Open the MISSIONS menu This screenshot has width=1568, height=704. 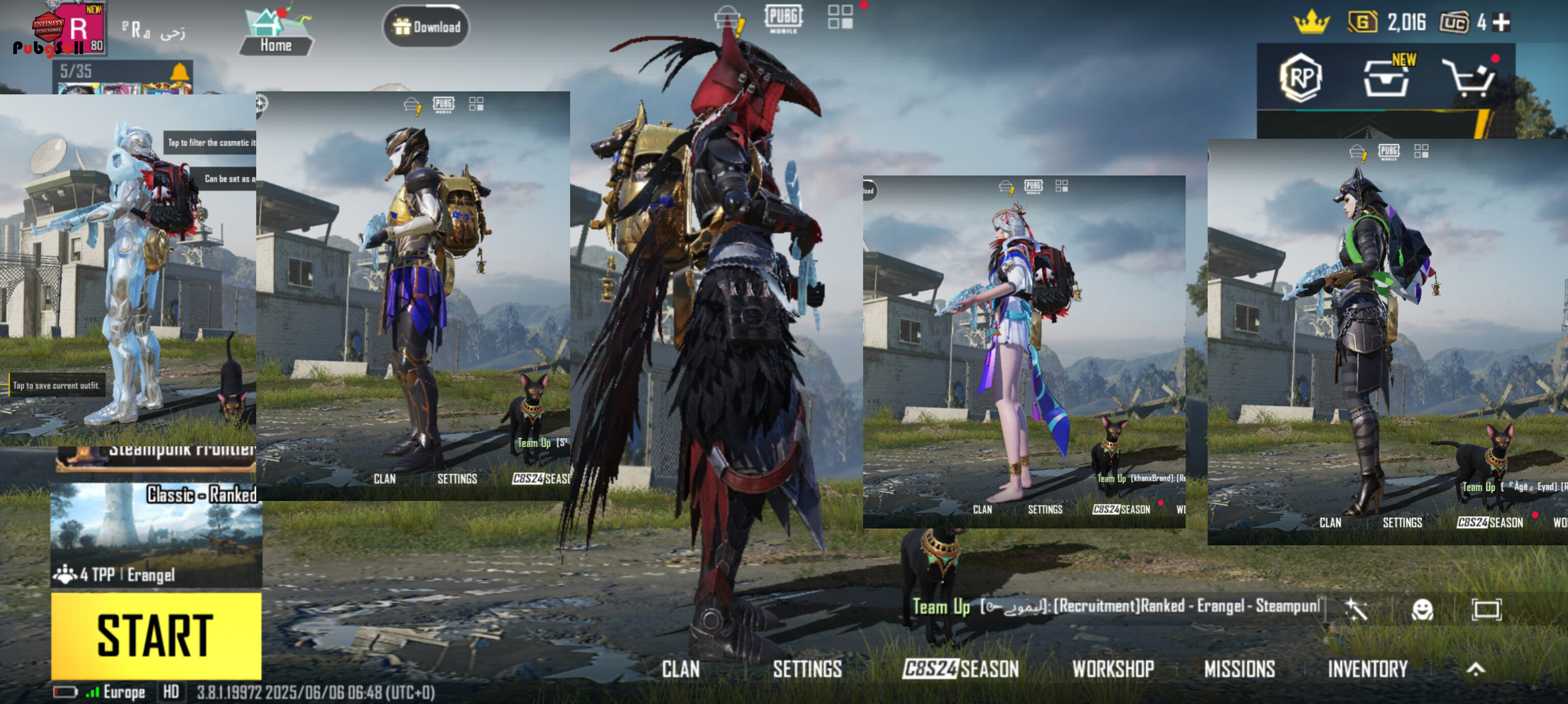(1239, 669)
